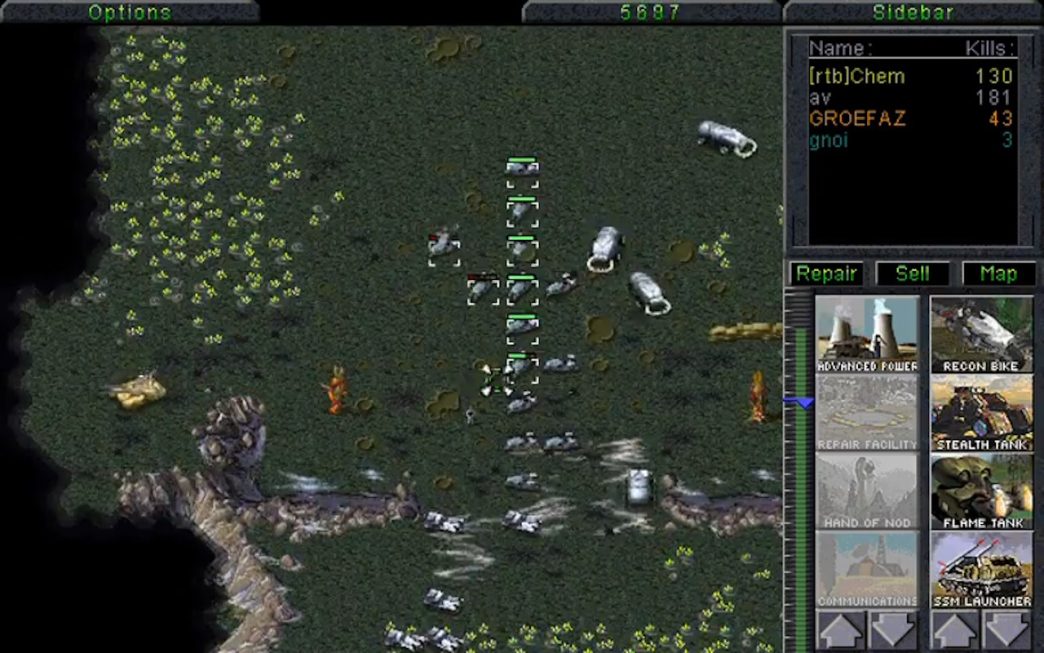The height and width of the screenshot is (653, 1044).
Task: Build an SSM Launcher
Action: (x=981, y=569)
